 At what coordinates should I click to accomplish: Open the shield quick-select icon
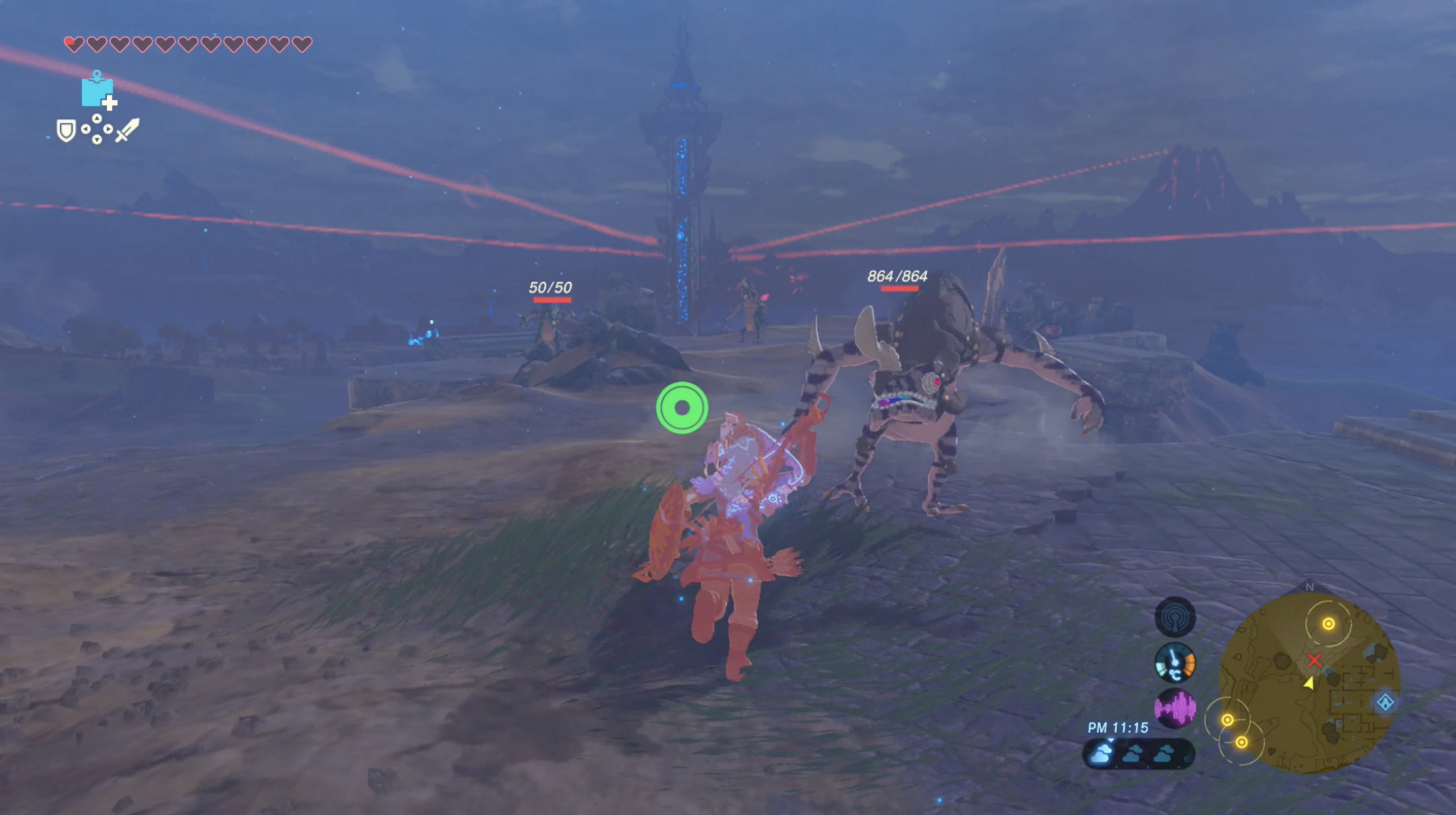(66, 131)
